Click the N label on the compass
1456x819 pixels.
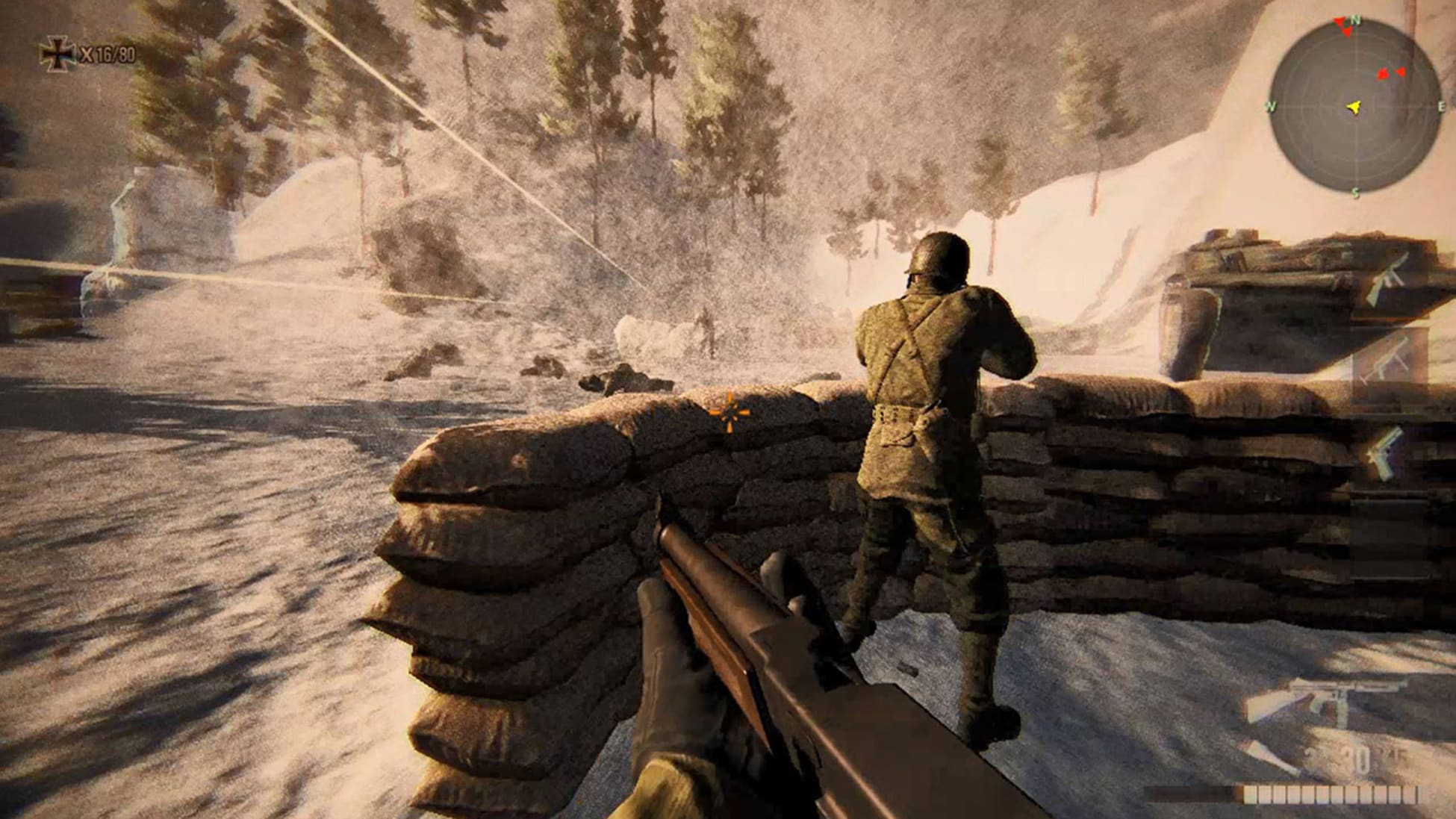click(1354, 19)
